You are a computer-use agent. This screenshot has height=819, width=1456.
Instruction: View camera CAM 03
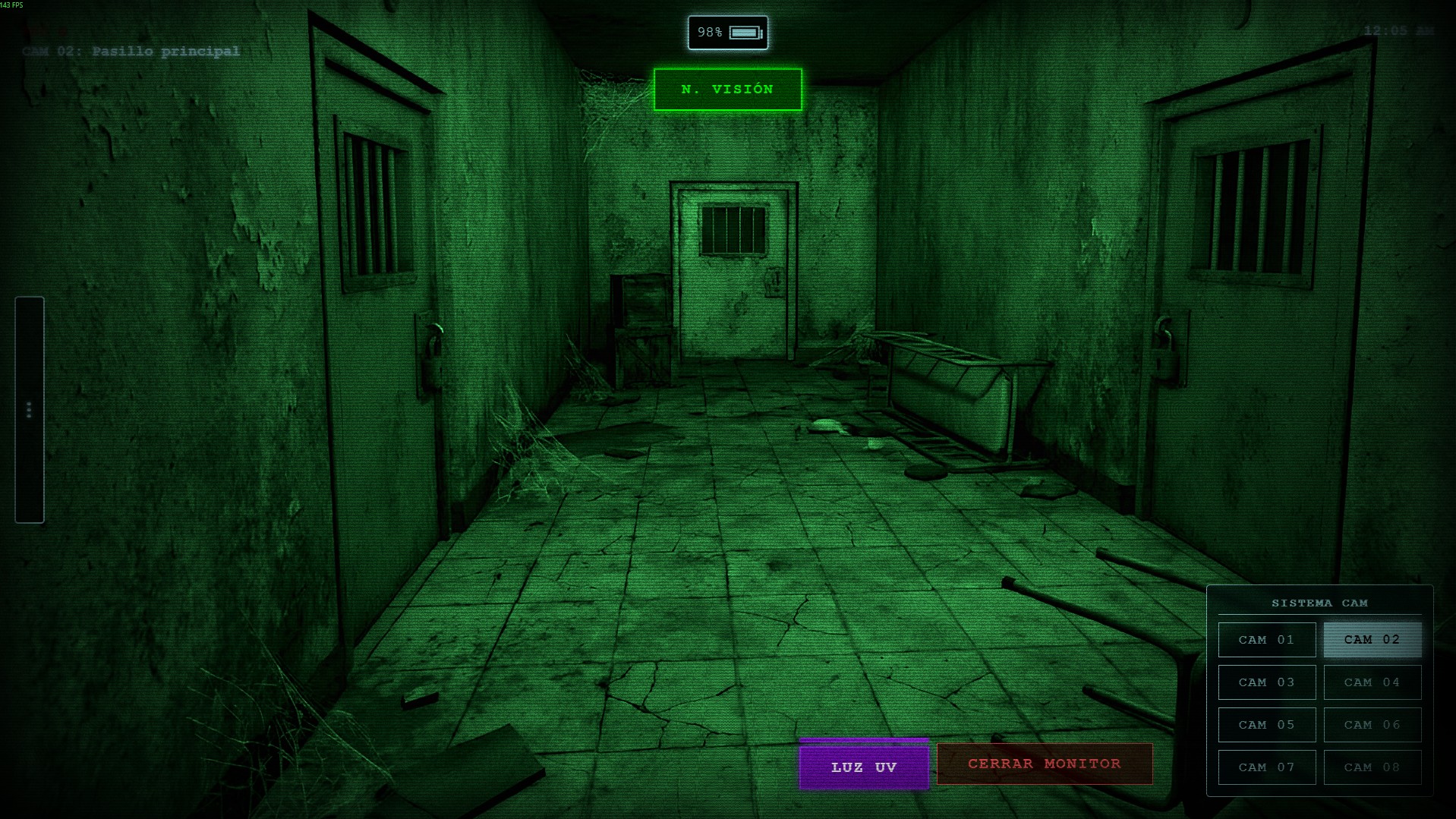[x=1266, y=682]
